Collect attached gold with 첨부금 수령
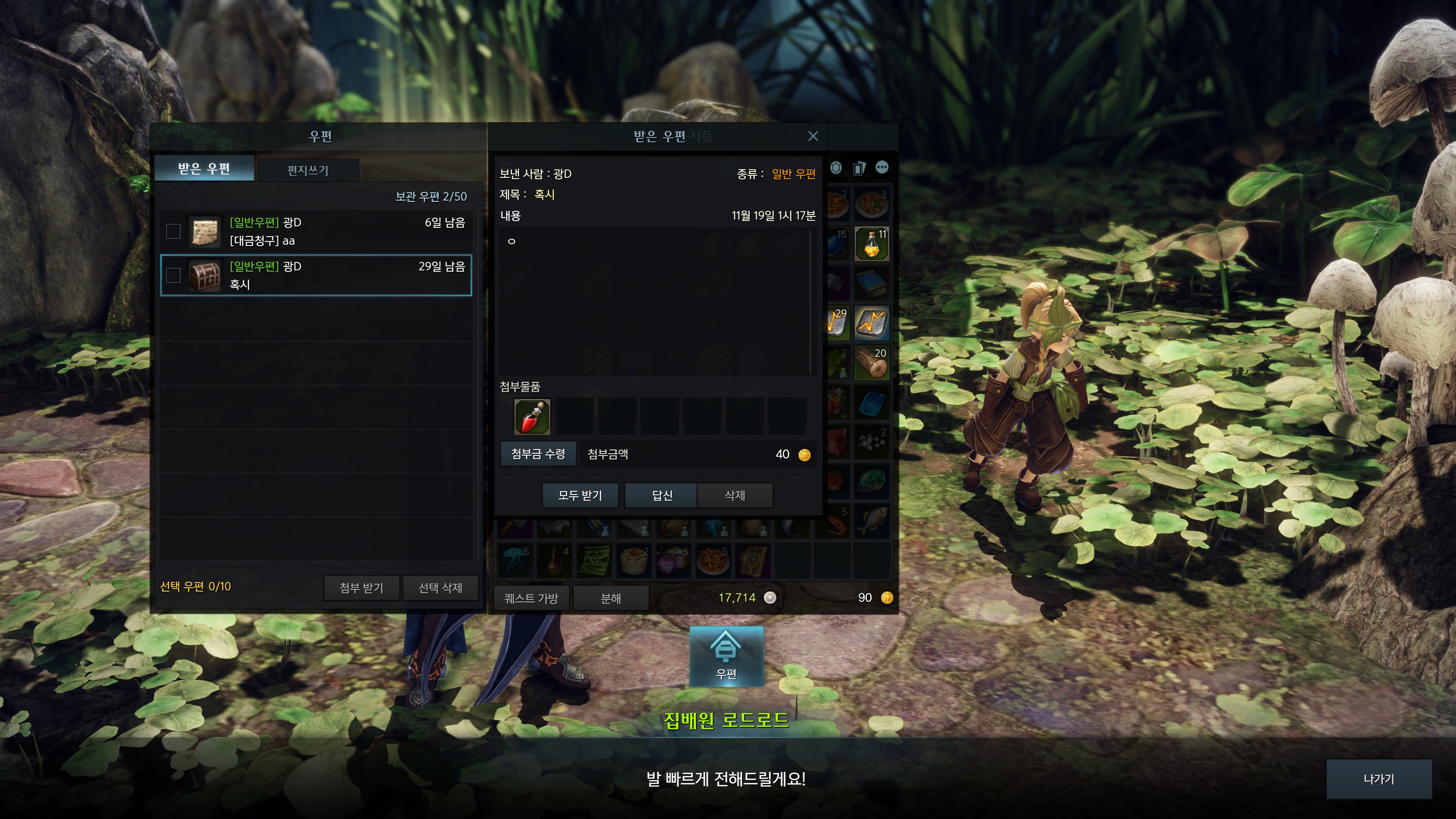Screen dimensions: 1456x819 tap(538, 454)
